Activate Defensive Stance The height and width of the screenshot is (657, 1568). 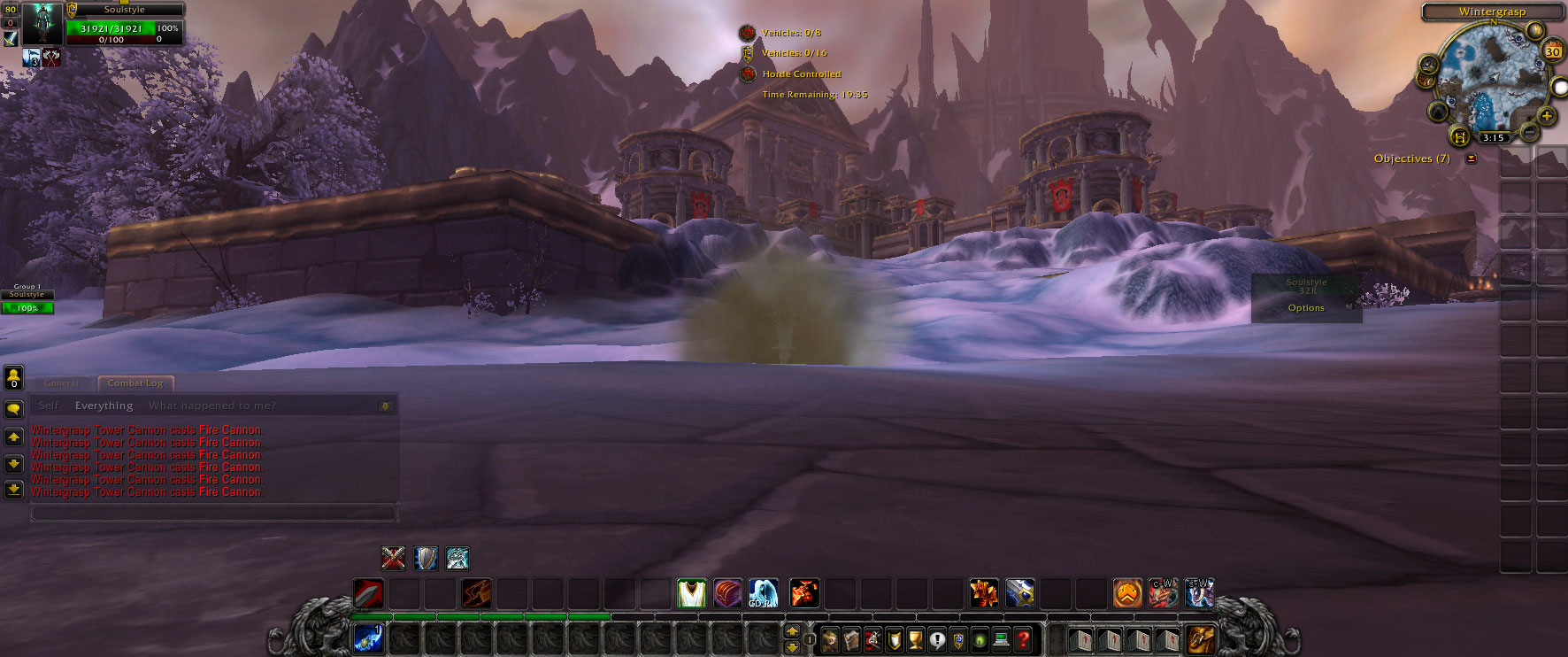click(426, 559)
